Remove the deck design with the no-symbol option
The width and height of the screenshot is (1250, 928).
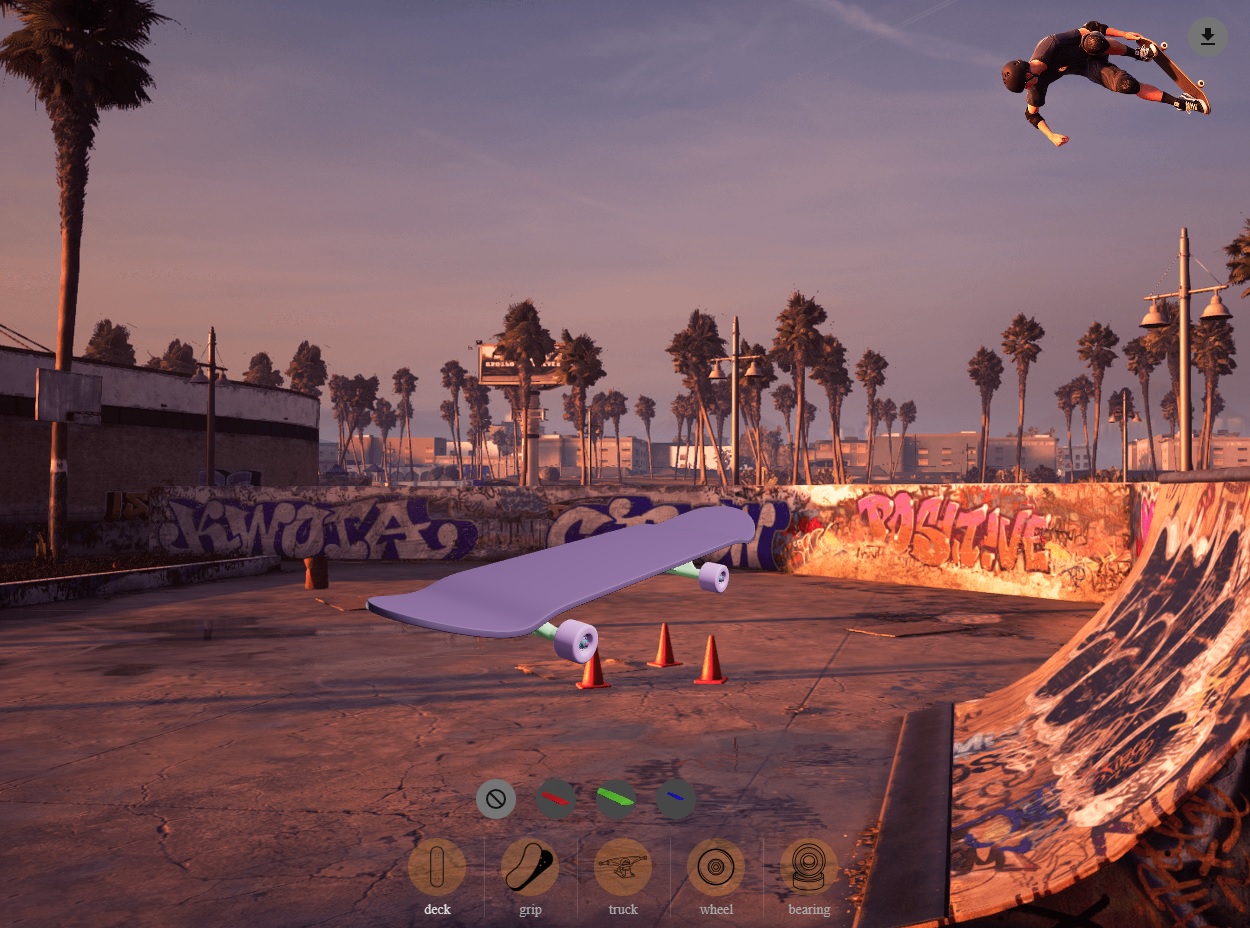(x=496, y=799)
